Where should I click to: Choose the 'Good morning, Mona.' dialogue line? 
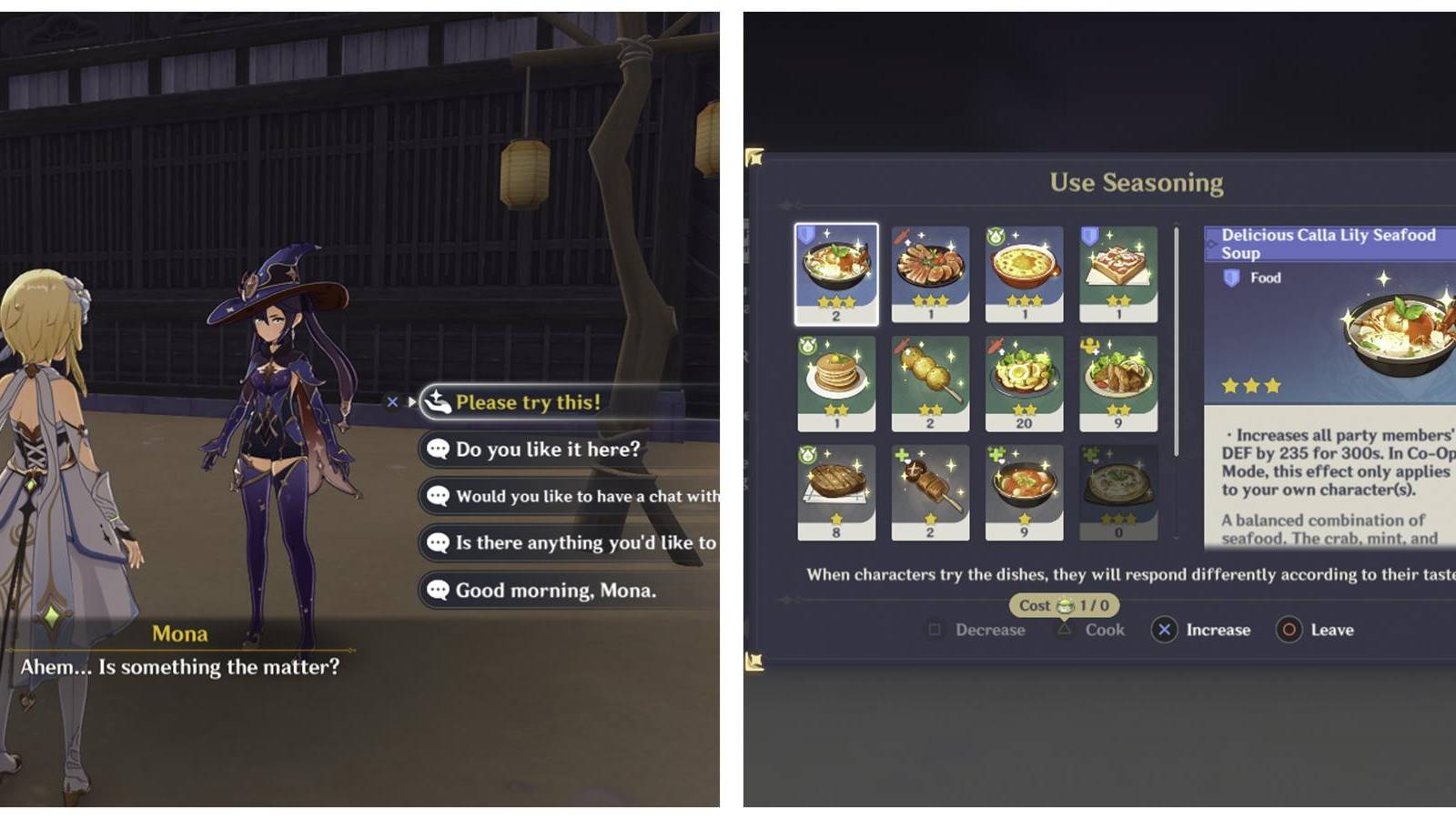pos(555,590)
